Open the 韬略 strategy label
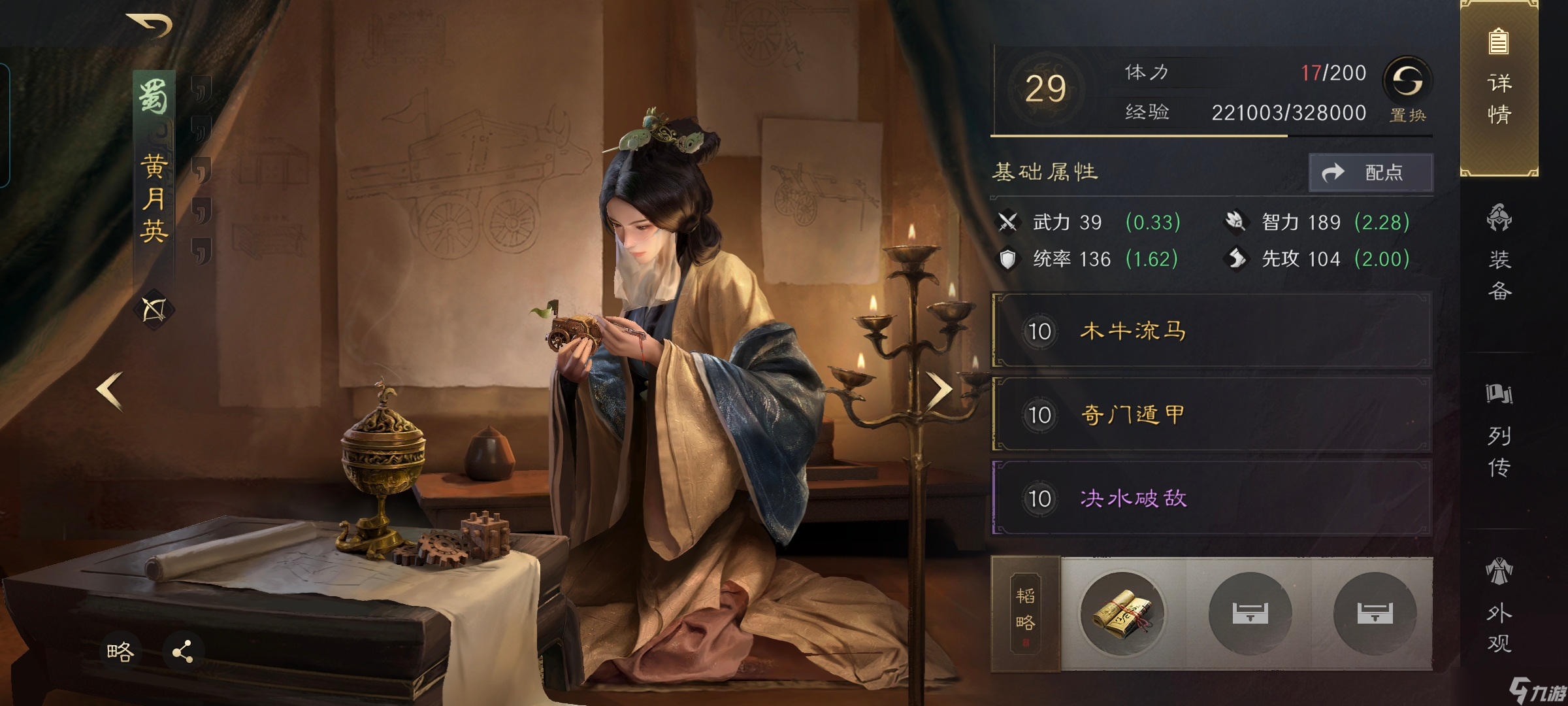 [1025, 613]
